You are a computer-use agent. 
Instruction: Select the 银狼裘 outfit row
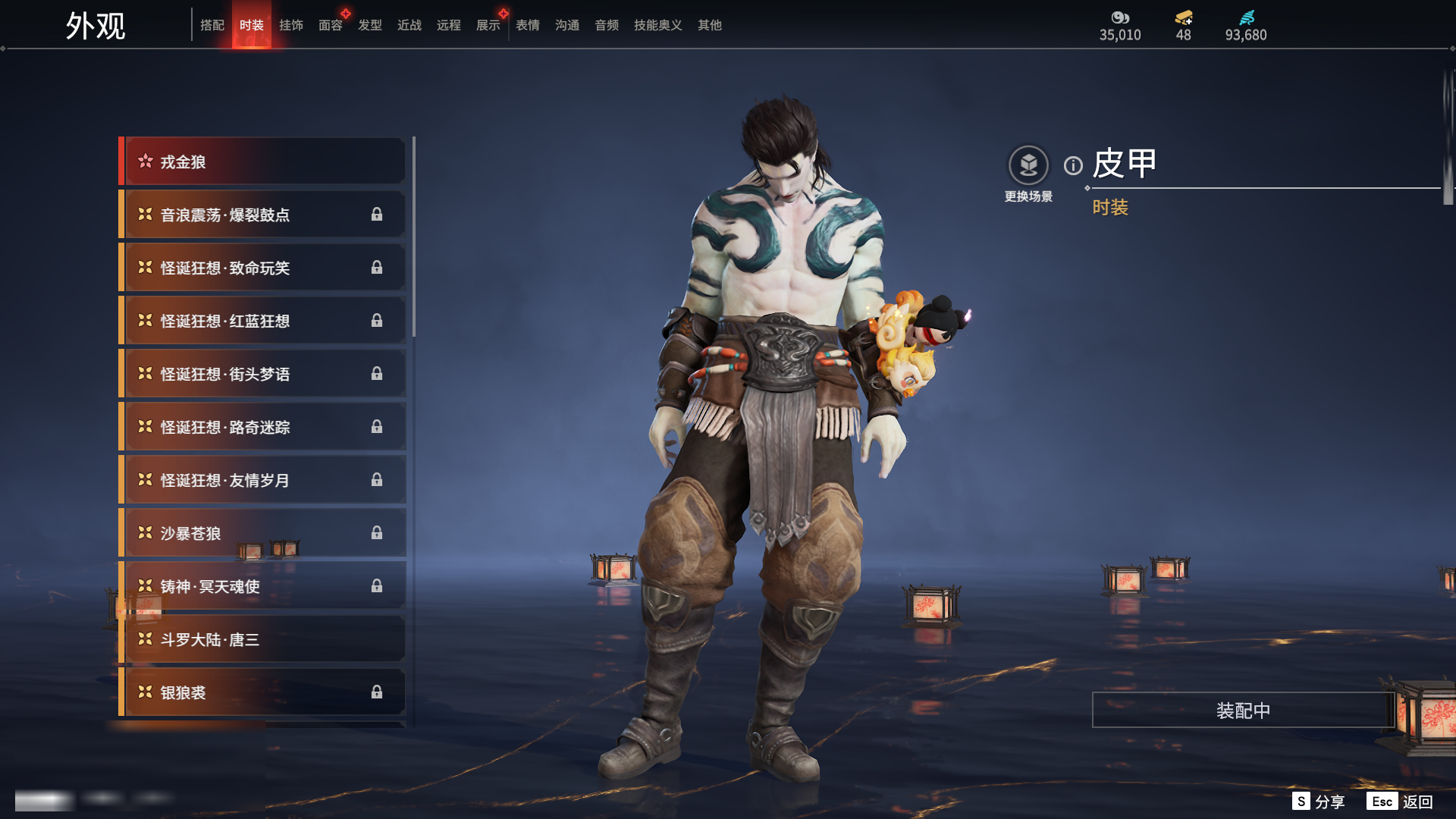click(262, 692)
